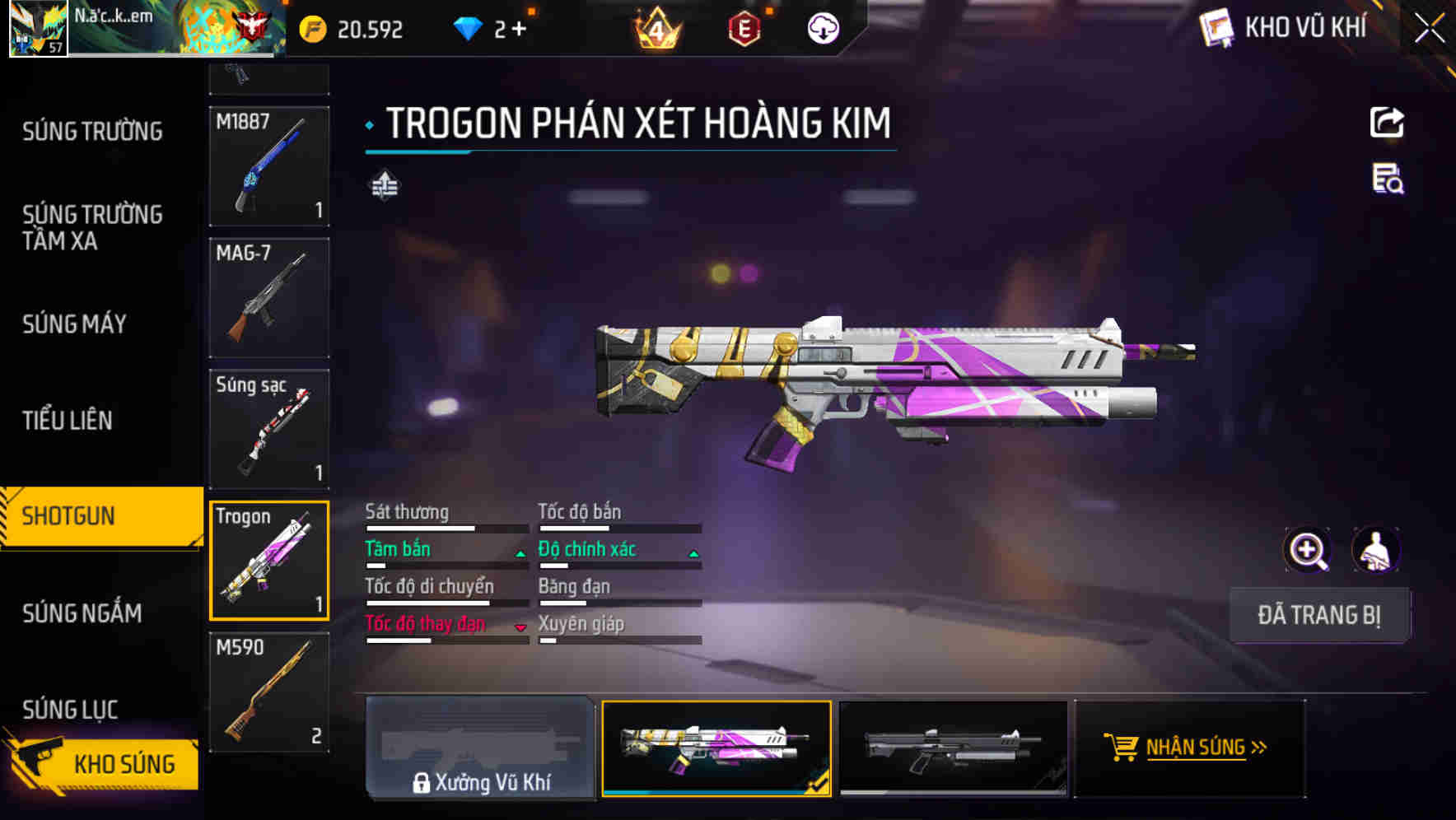Zoom in on the weapon model

coord(1308,550)
